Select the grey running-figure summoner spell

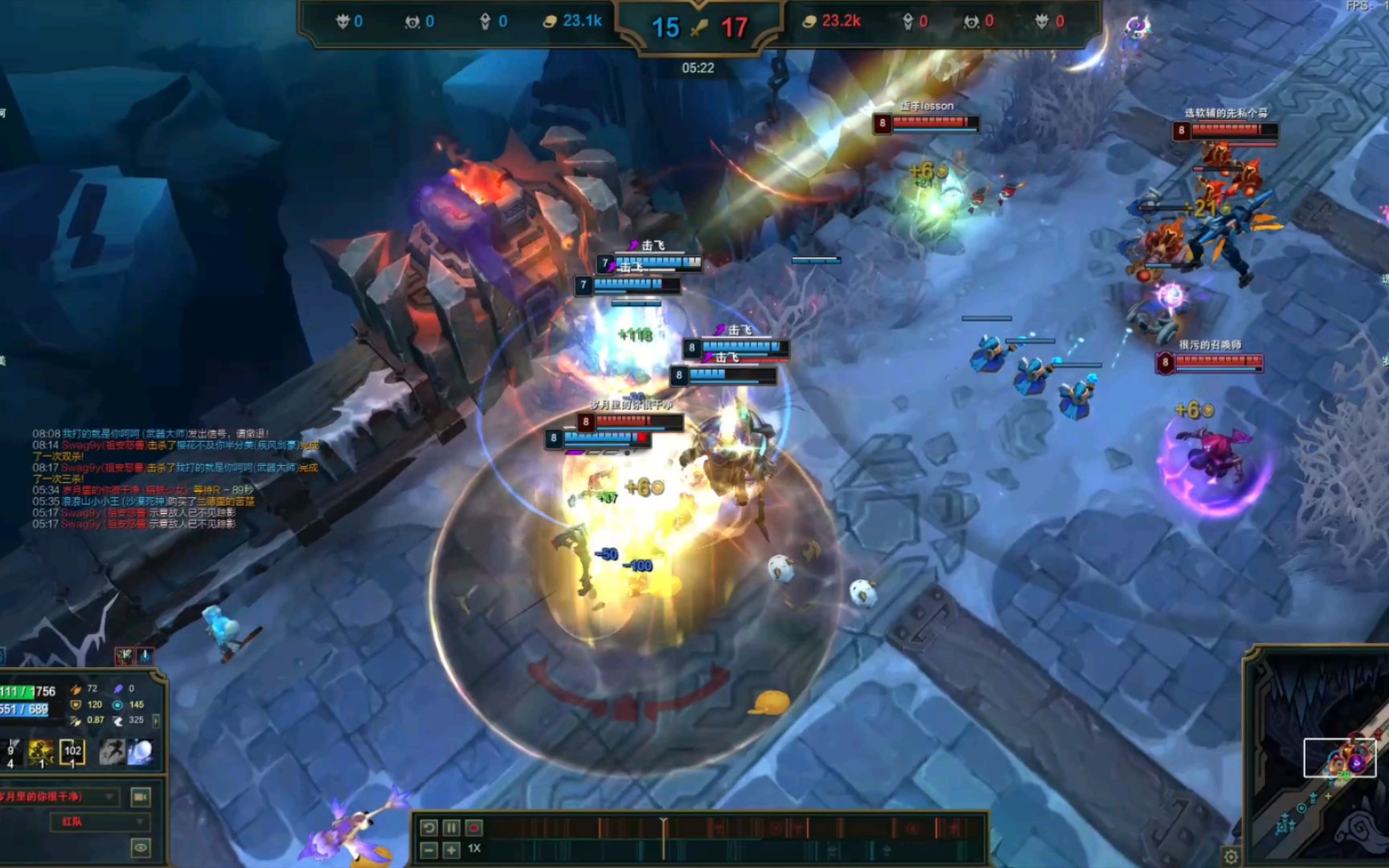(x=112, y=752)
